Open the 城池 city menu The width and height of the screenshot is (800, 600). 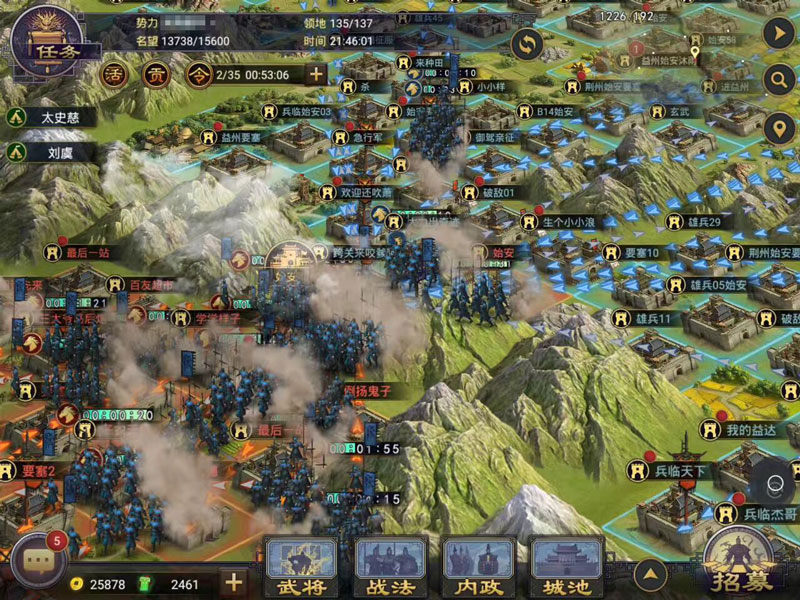(567, 568)
